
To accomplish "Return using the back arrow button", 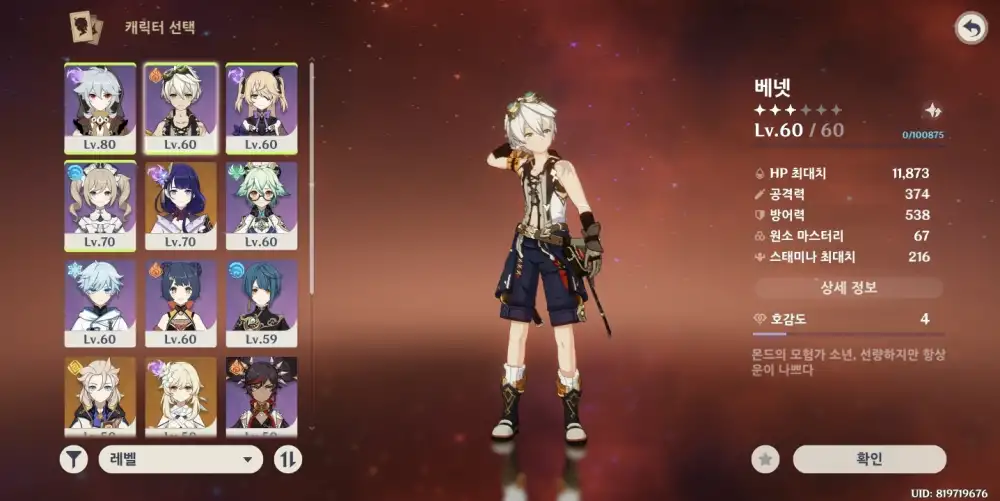I will (x=970, y=28).
